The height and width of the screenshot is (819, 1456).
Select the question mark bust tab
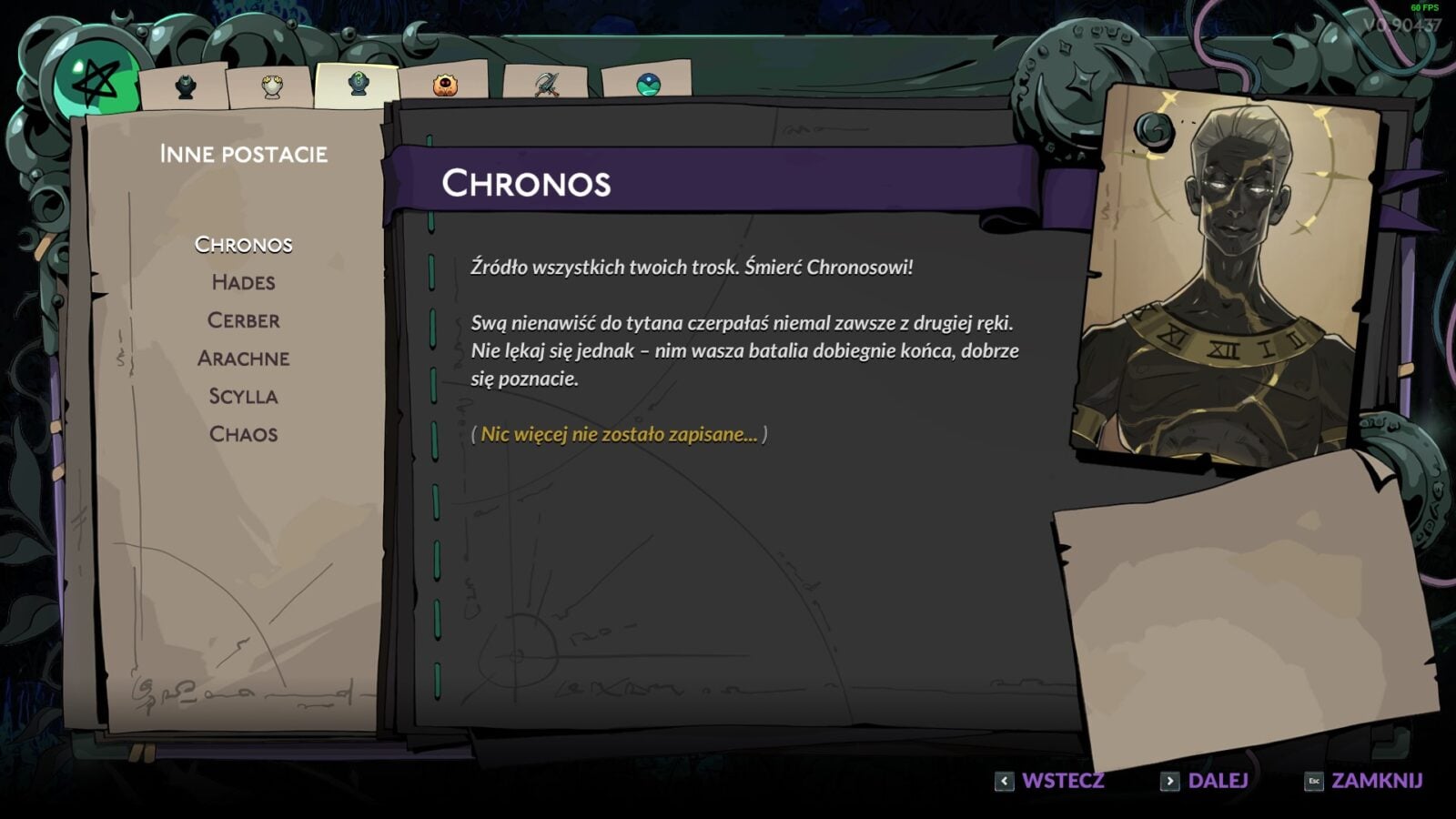(x=359, y=85)
